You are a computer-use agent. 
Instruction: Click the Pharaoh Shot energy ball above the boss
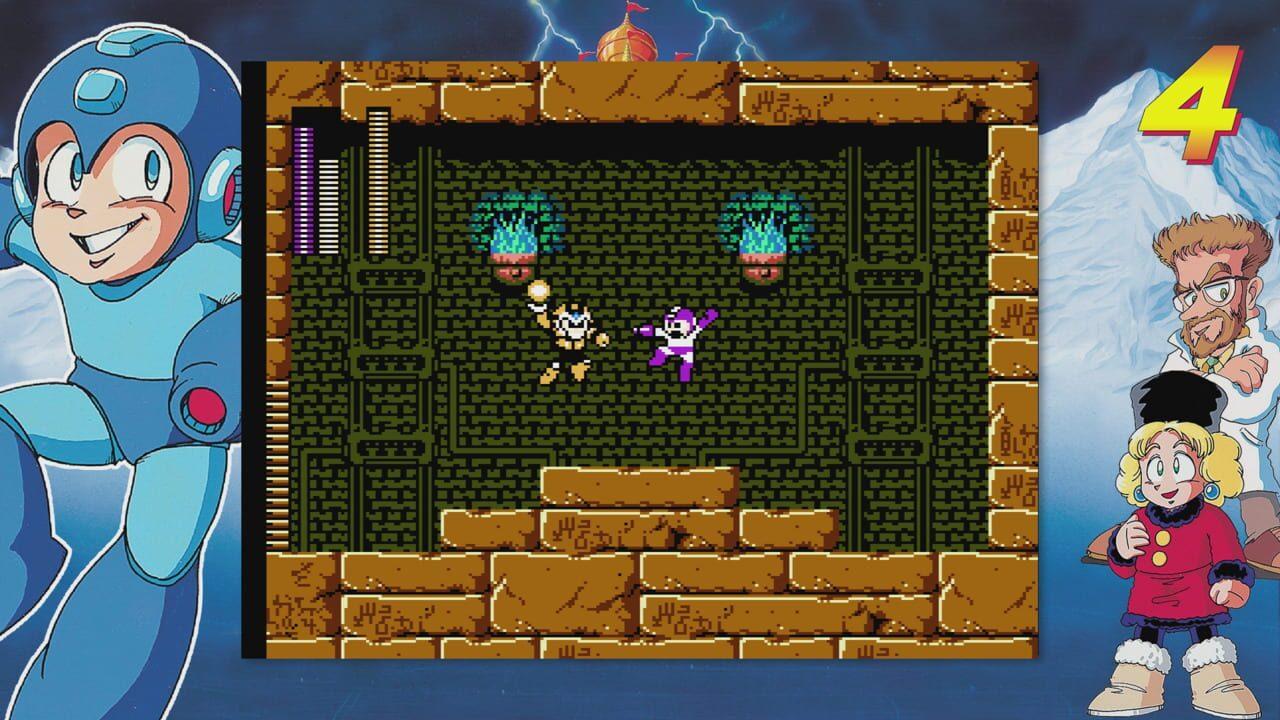[541, 291]
